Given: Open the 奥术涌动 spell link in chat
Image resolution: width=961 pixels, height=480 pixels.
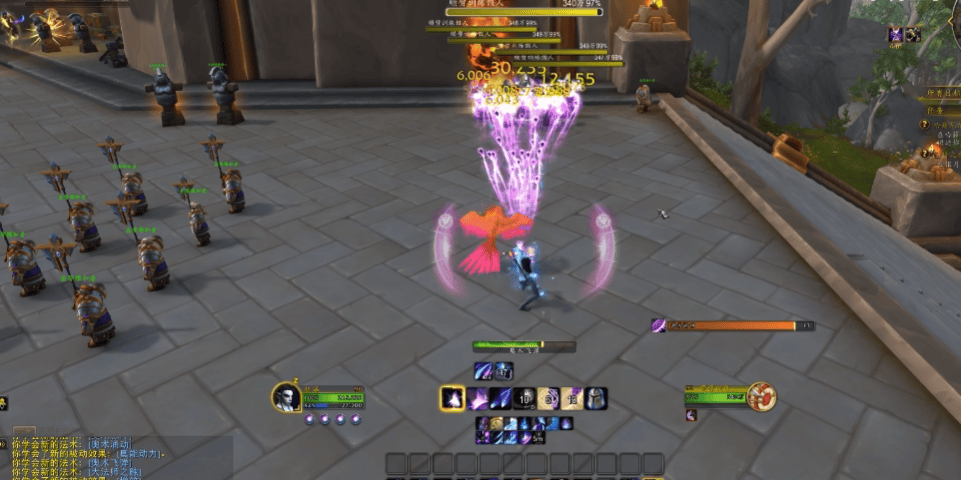Looking at the screenshot, I should (x=110, y=442).
